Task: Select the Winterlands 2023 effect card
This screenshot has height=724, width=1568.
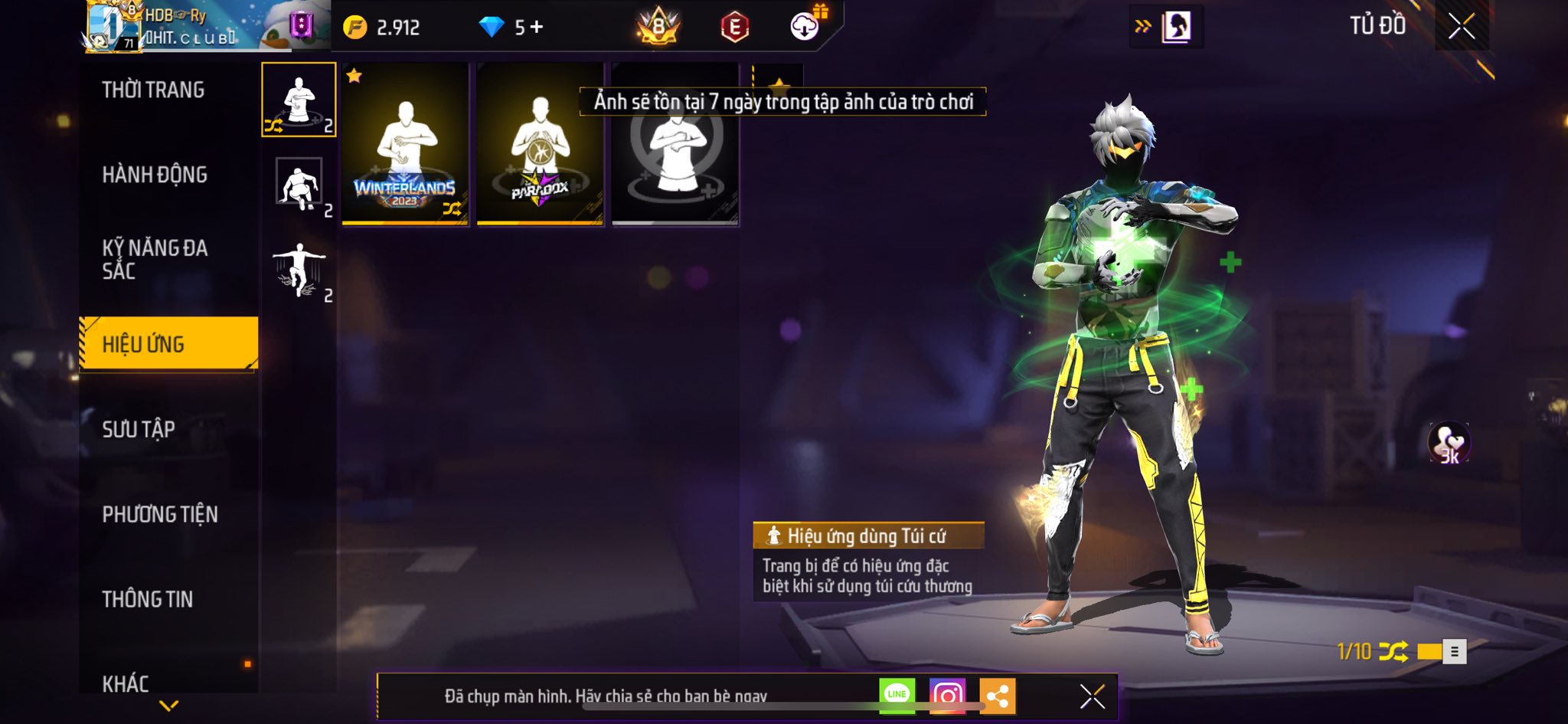Action: pyautogui.click(x=405, y=146)
